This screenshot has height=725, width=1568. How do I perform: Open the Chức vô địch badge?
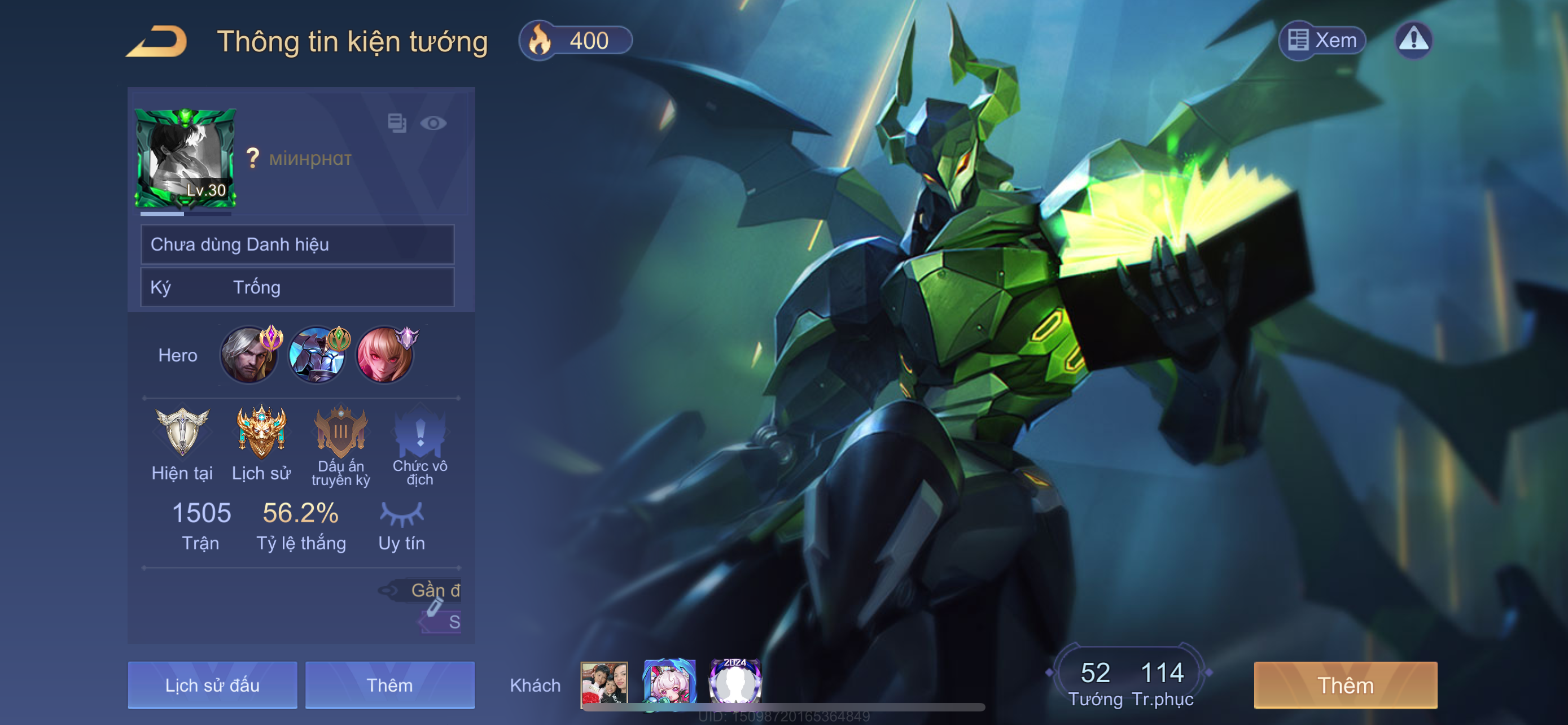[420, 433]
